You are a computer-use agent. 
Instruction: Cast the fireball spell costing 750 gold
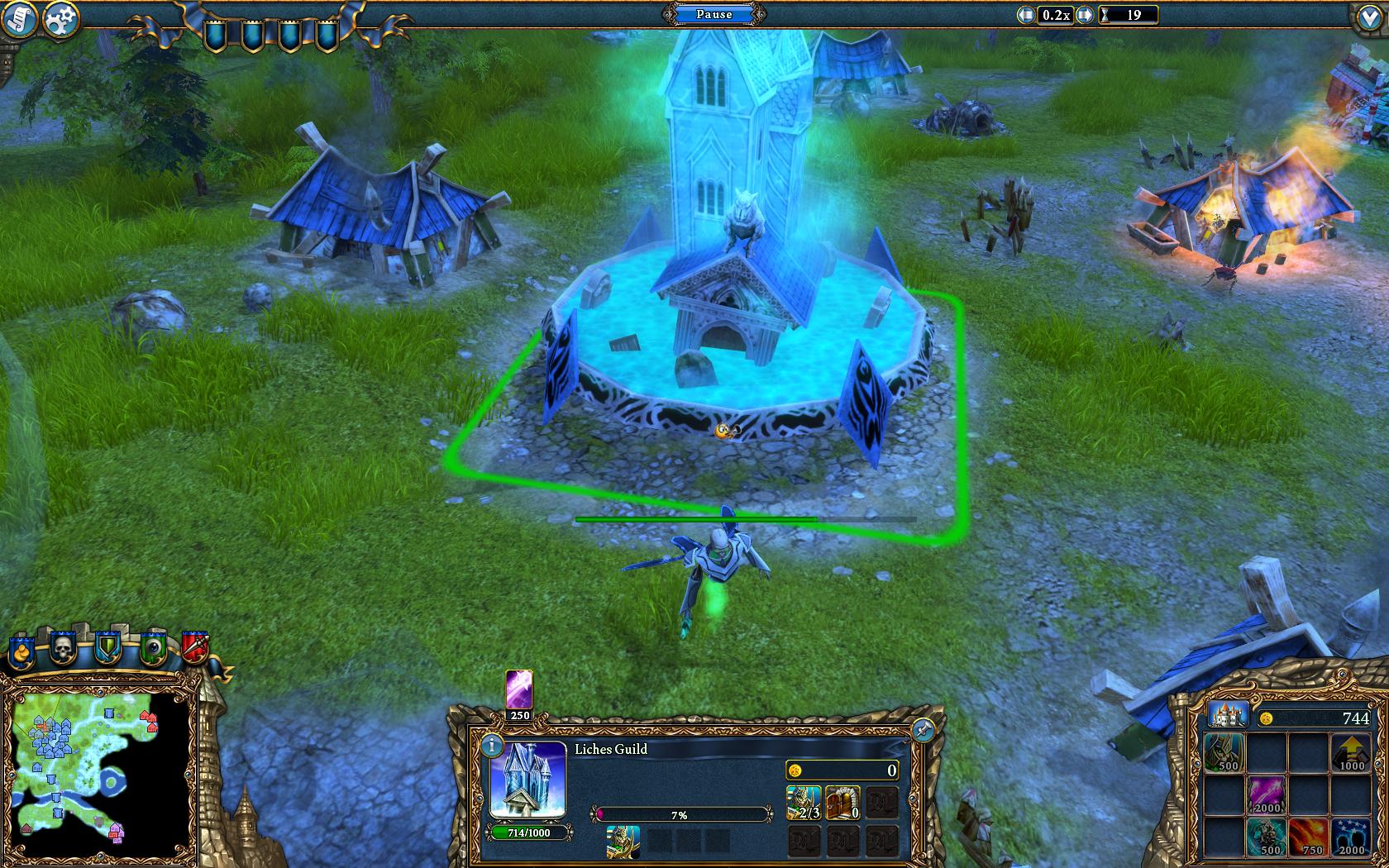tap(1308, 837)
